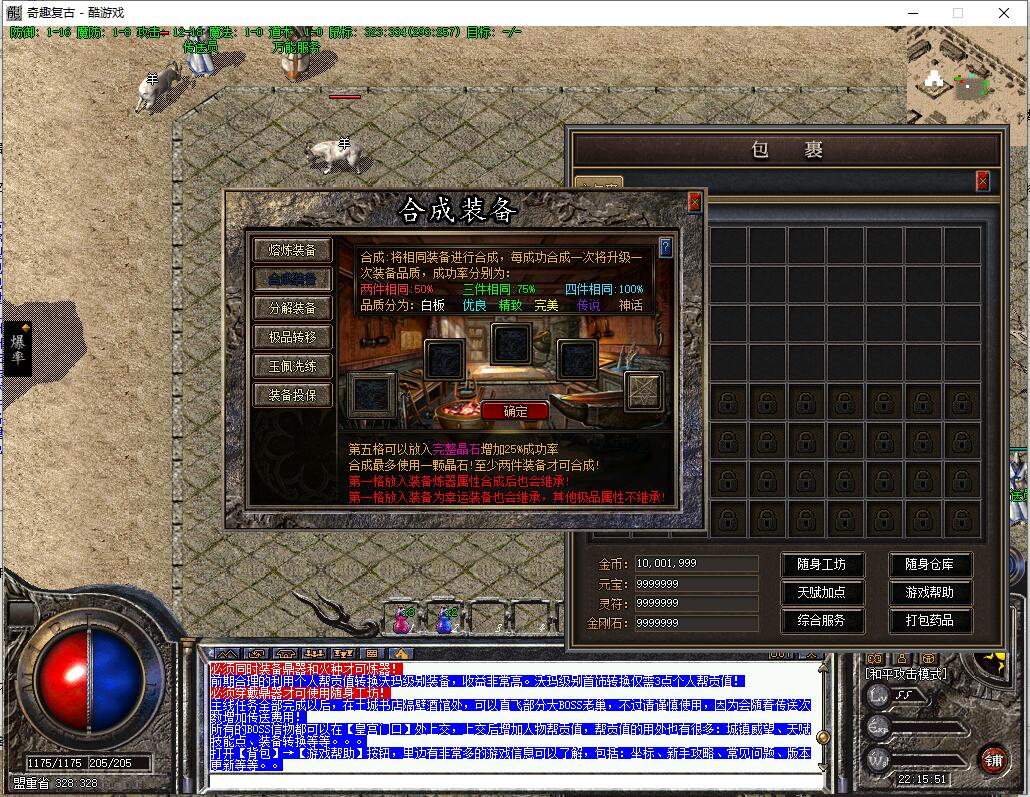Choose the 玉佩洗练 entry
This screenshot has height=797, width=1030.
tap(291, 366)
